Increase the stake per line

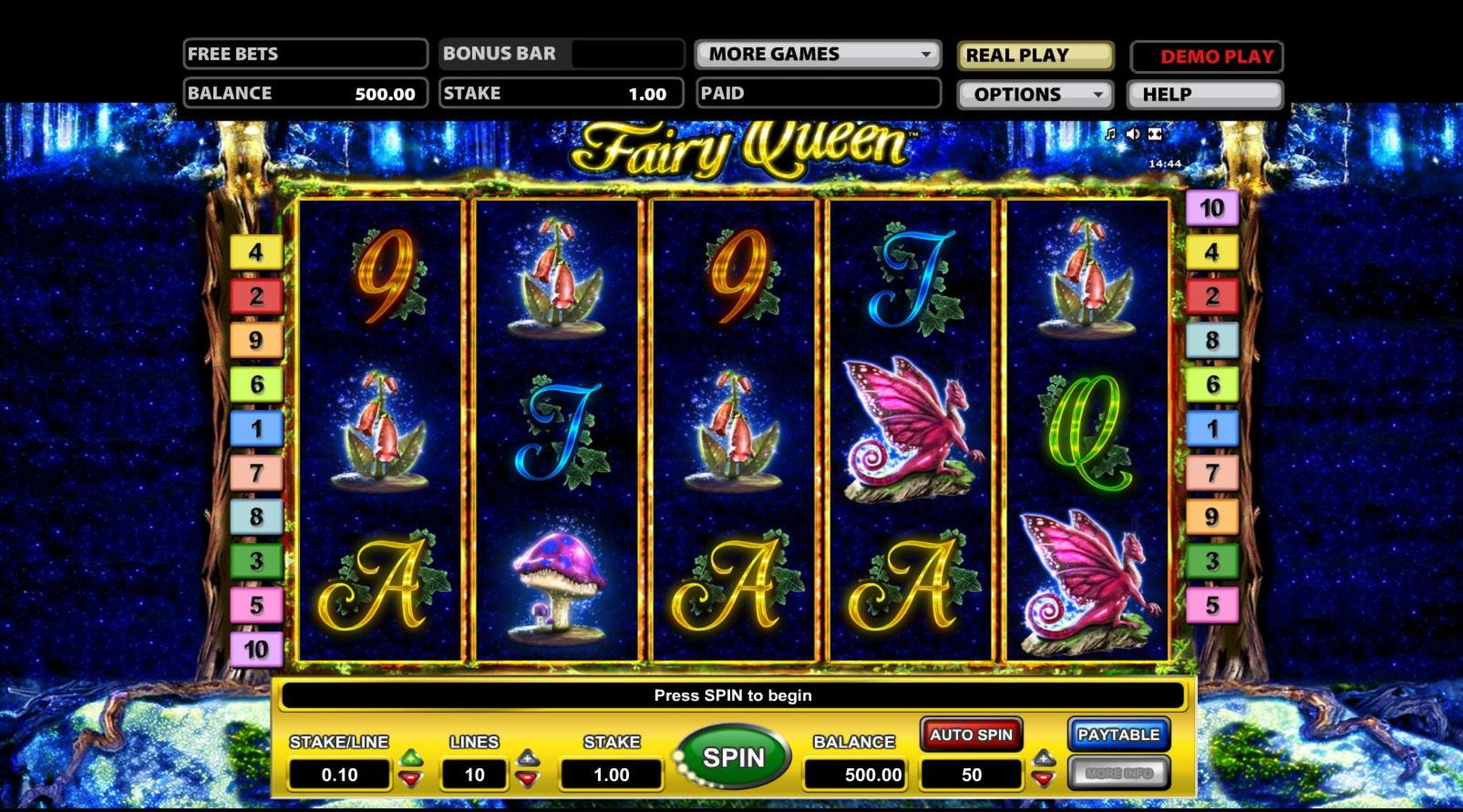pos(412,757)
